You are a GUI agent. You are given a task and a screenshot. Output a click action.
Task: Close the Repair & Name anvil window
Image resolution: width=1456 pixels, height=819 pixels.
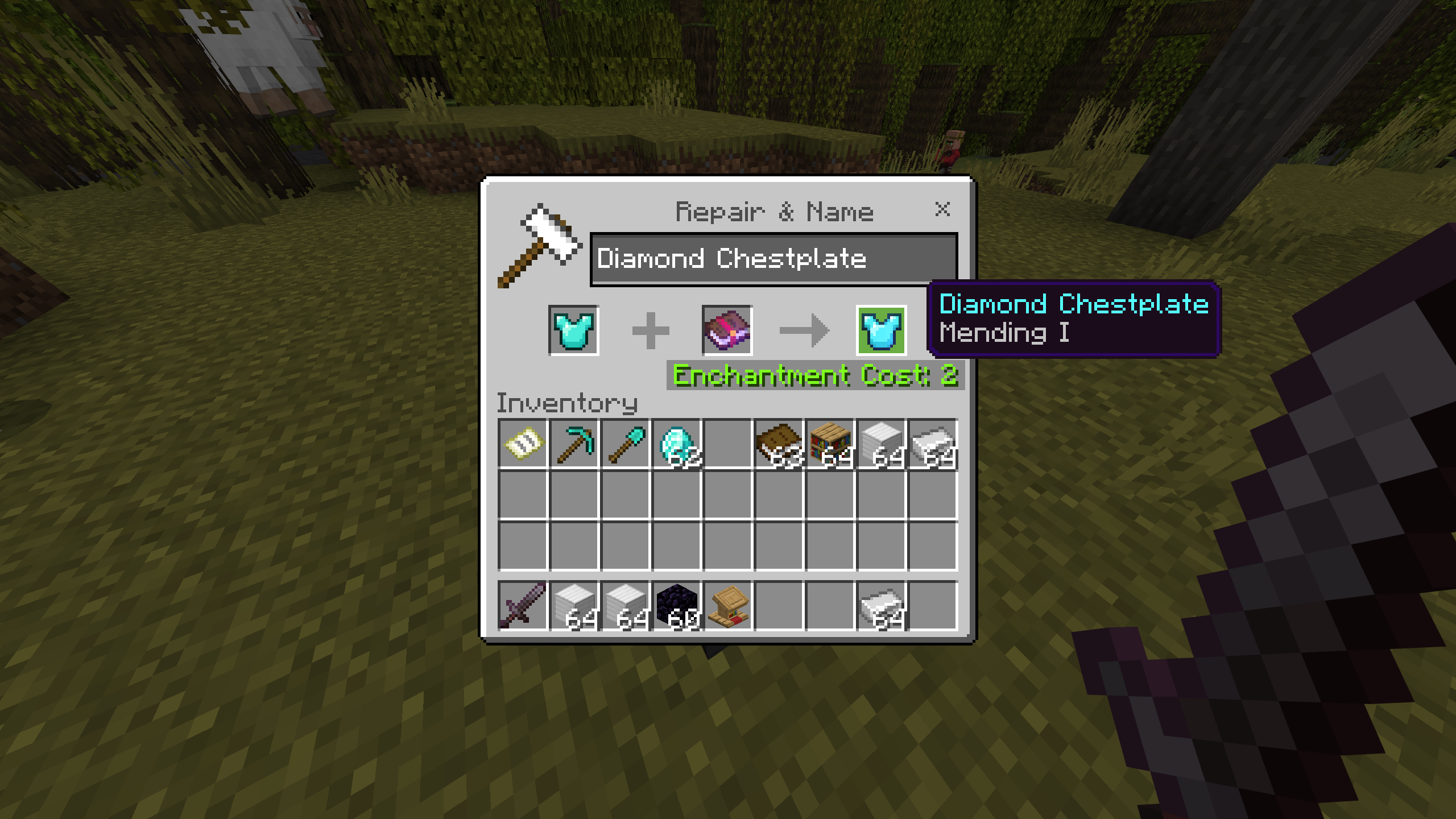(942, 209)
